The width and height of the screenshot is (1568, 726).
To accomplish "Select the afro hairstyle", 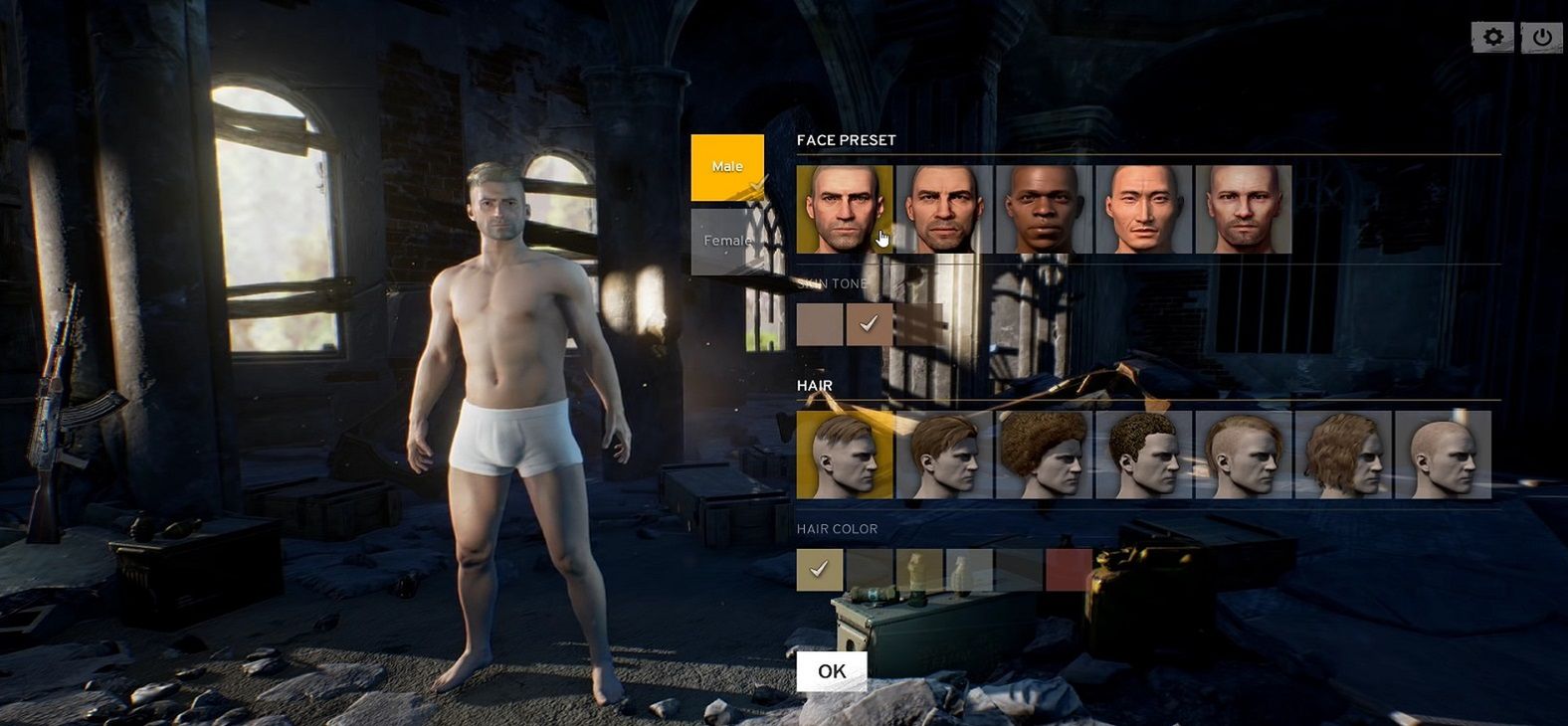I will coord(1044,454).
